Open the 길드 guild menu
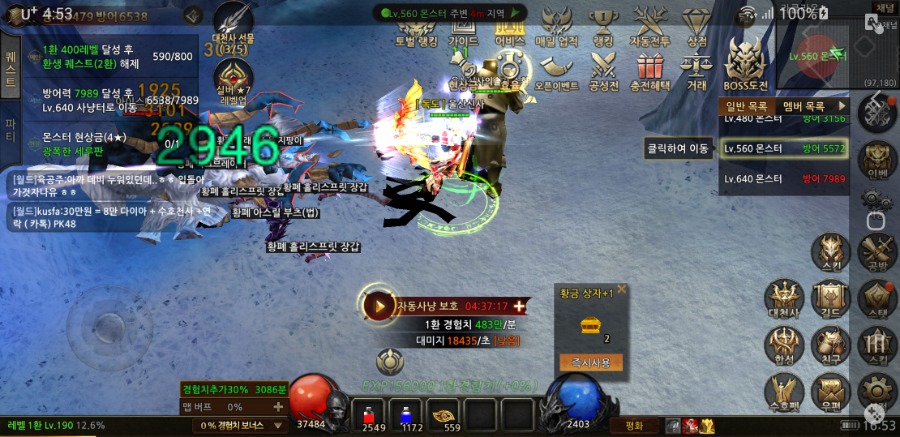This screenshot has height=437, width=900. click(830, 299)
